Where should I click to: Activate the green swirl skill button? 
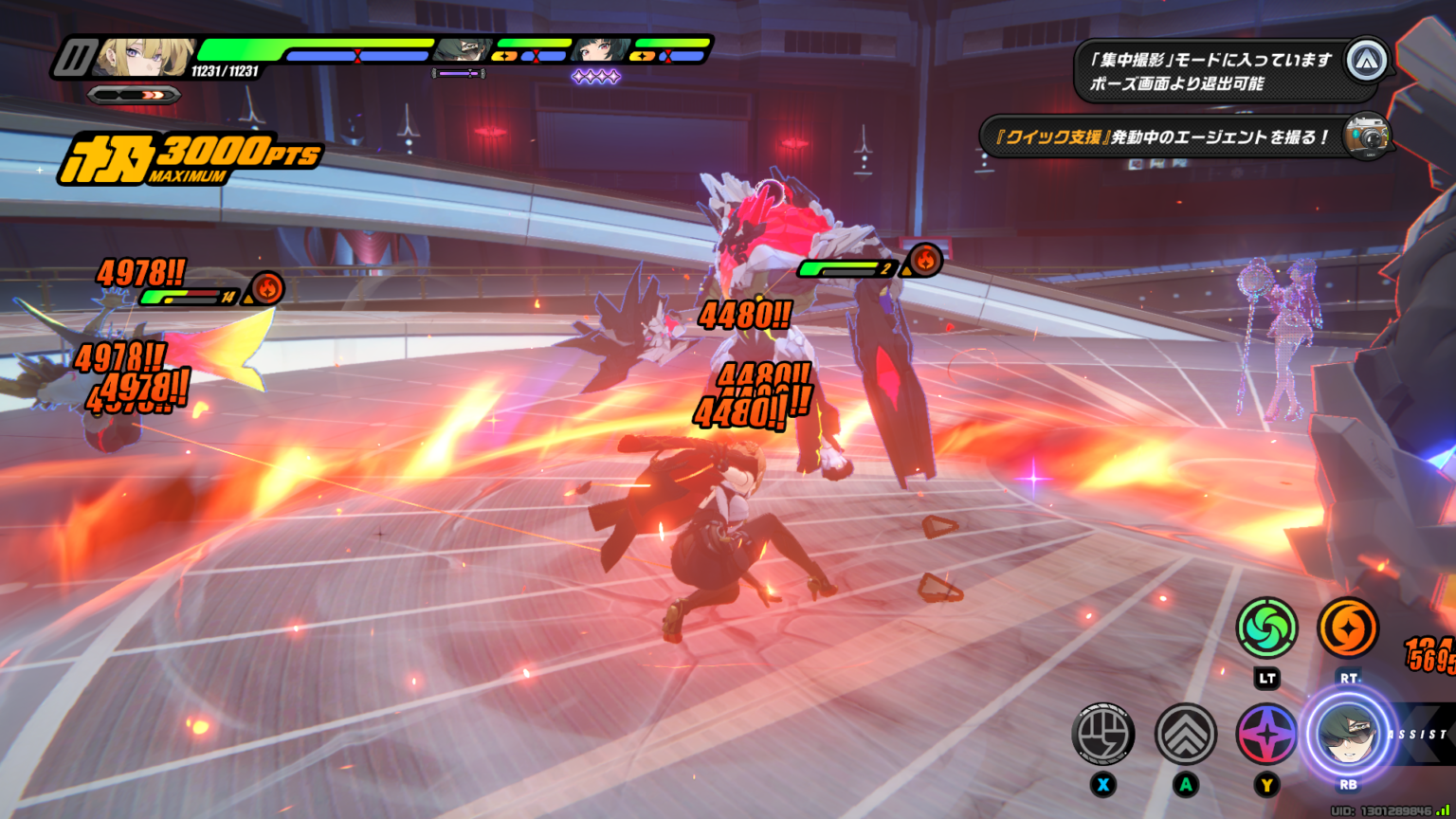tap(1266, 628)
